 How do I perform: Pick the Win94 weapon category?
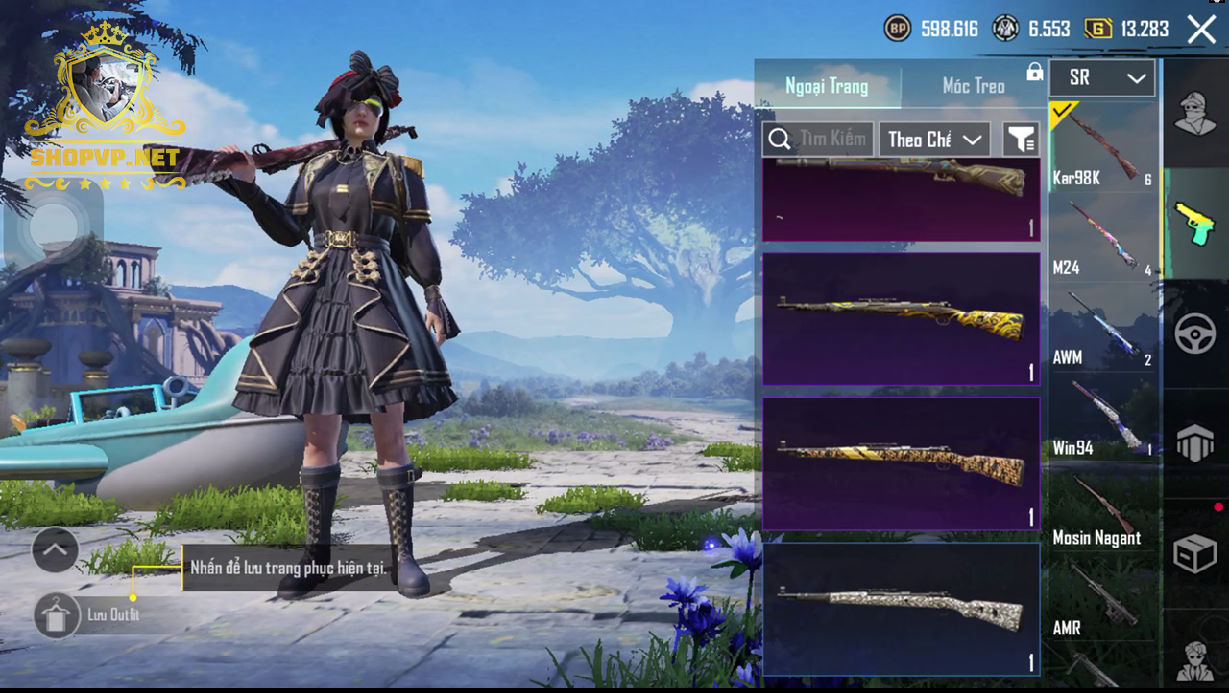pyautogui.click(x=1102, y=418)
